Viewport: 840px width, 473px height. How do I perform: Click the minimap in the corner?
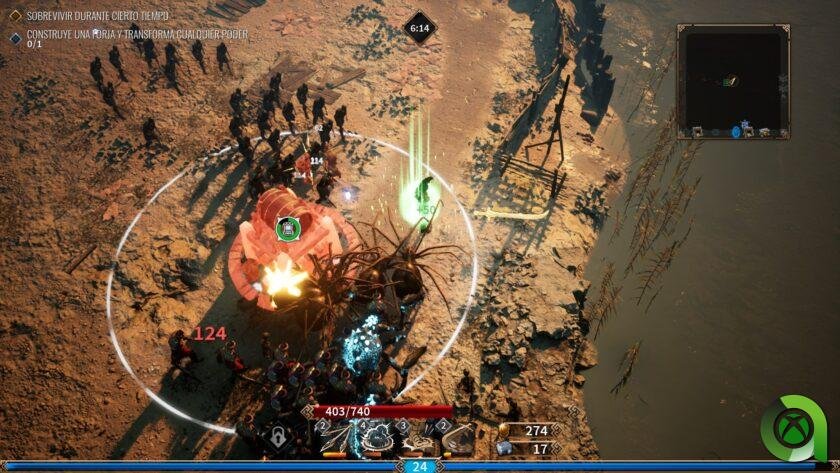[733, 81]
